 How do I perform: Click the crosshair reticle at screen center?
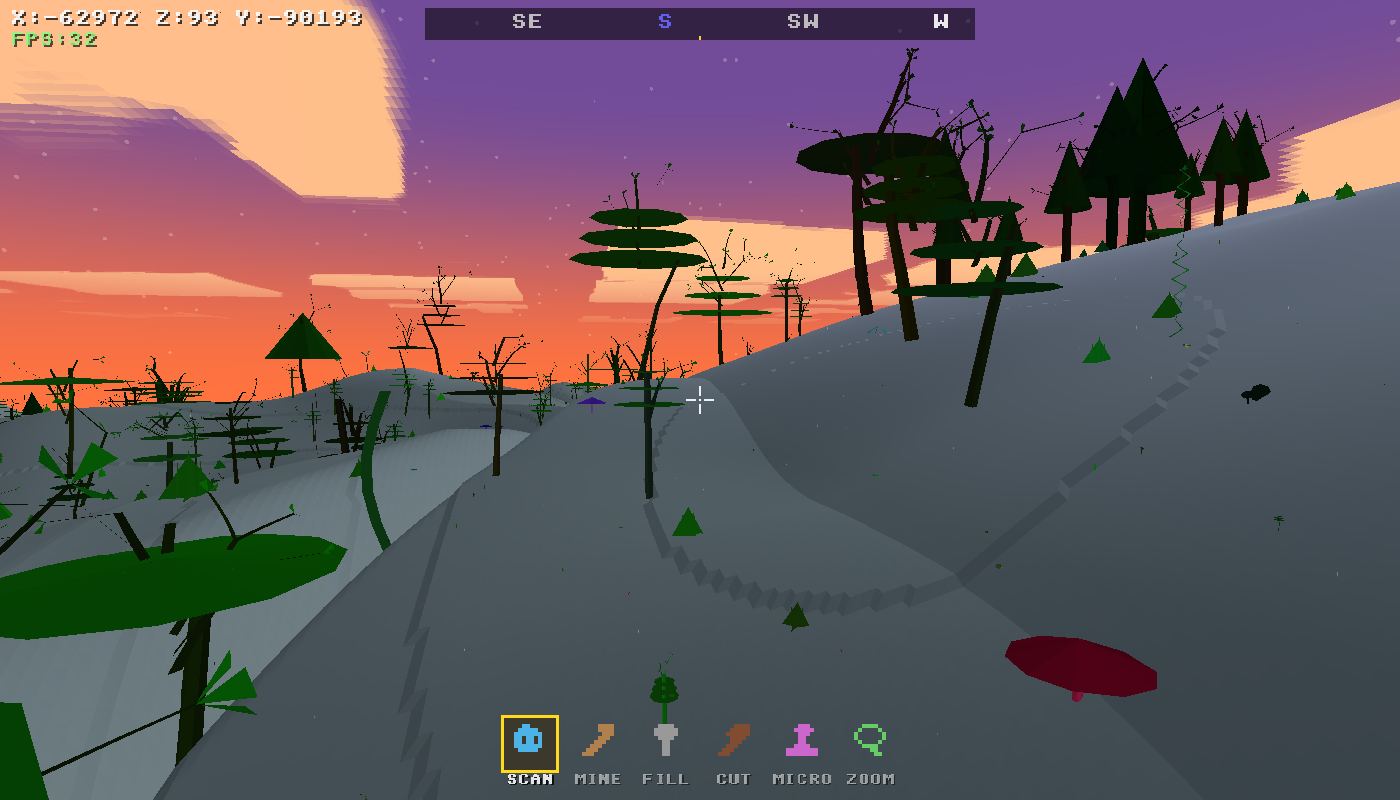click(x=700, y=400)
